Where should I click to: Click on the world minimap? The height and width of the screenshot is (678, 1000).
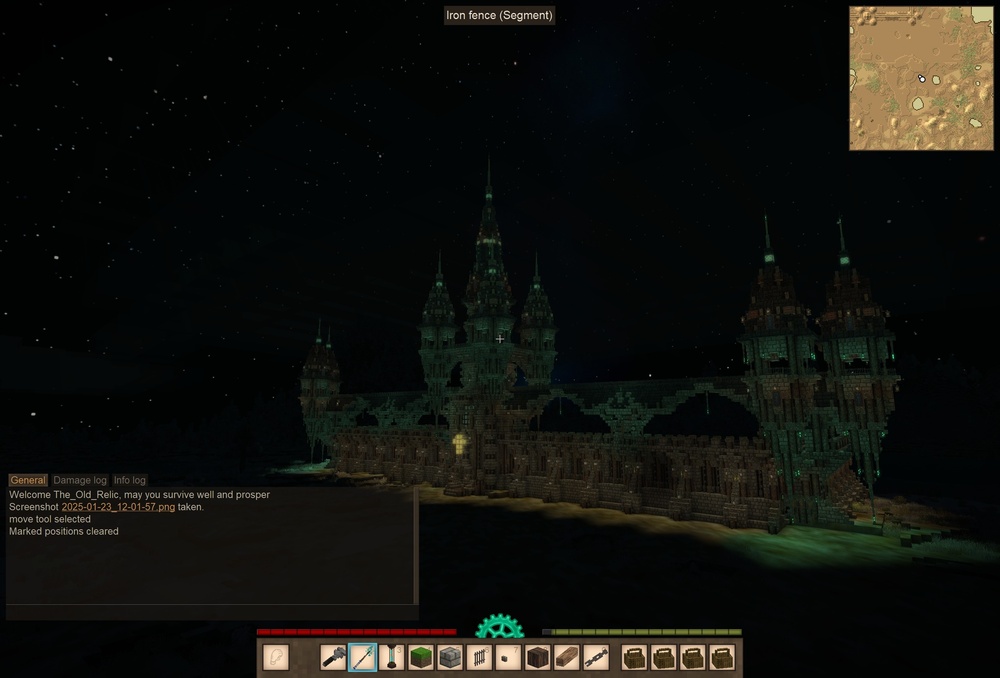[921, 78]
